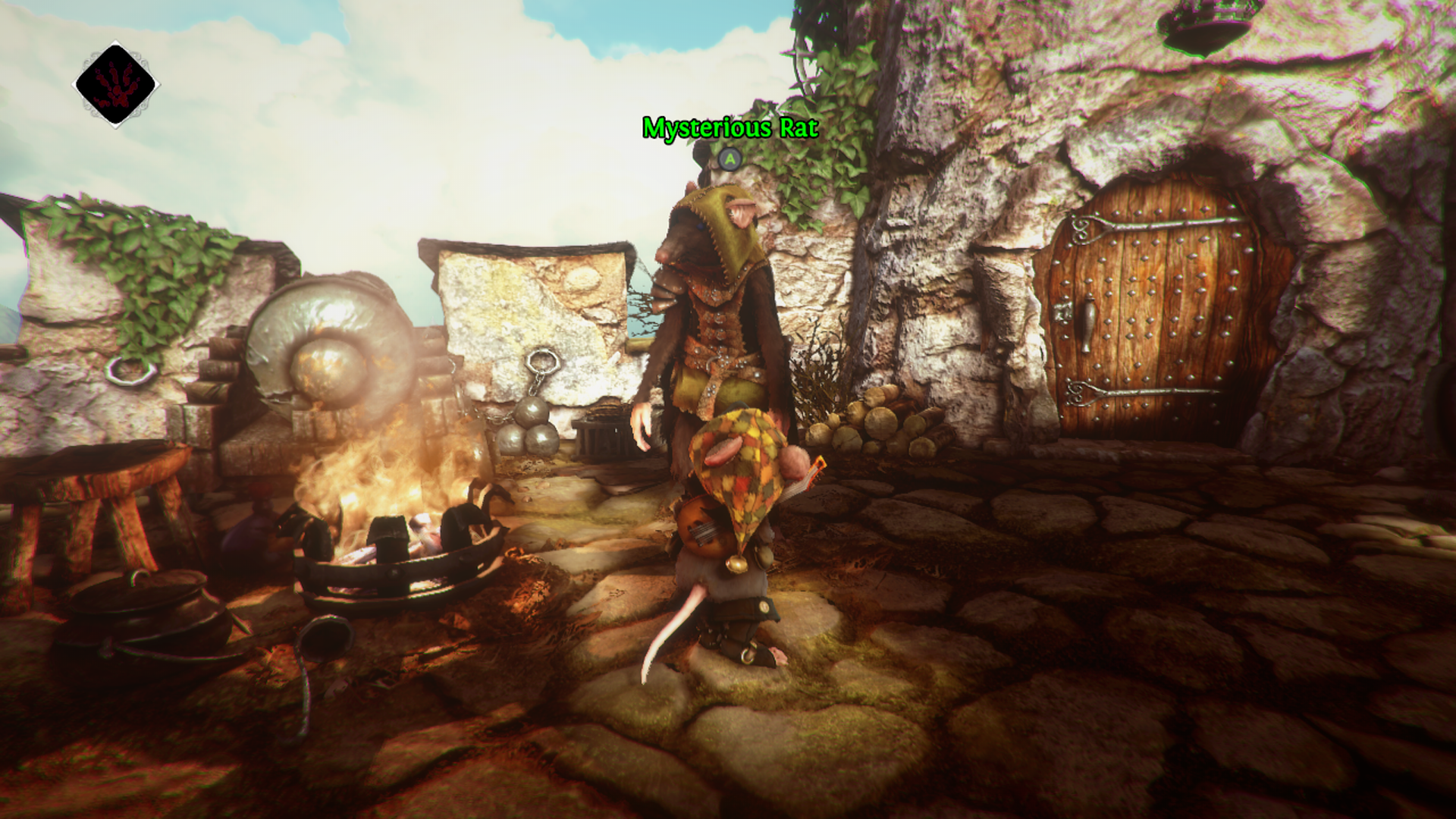Click the Mysterious Rat name label
Screen dimensions: 1456x819
(730, 129)
